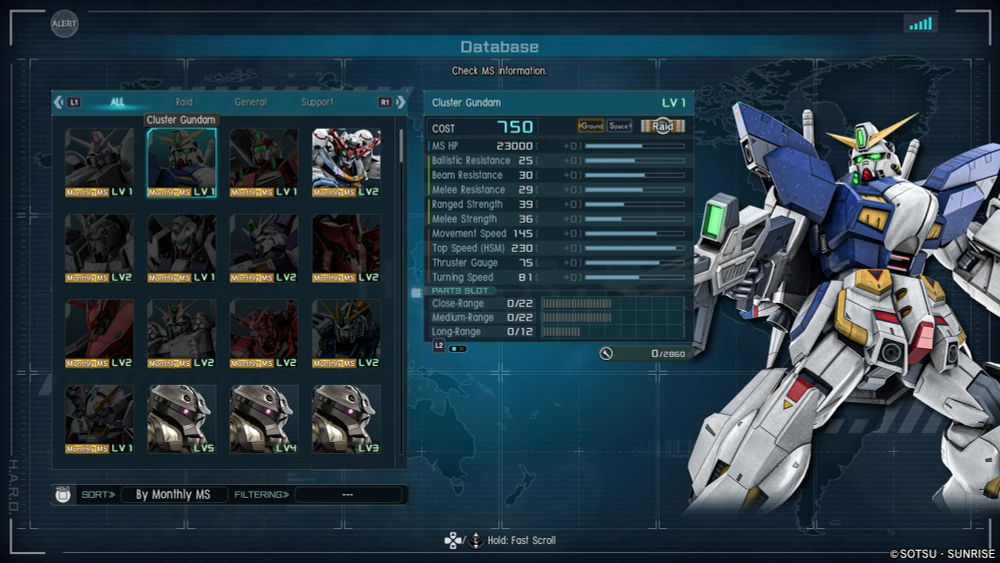
Task: Click the round ALERT icon
Action: coord(65,24)
